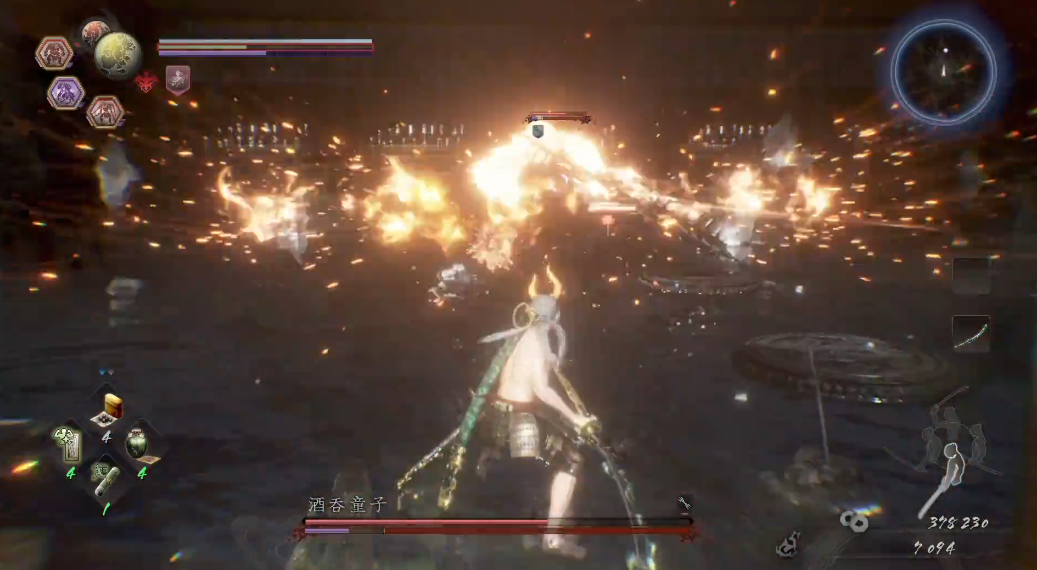1037x570 pixels.
Task: Activate the purple hexagon soul core
Action: [x=66, y=93]
